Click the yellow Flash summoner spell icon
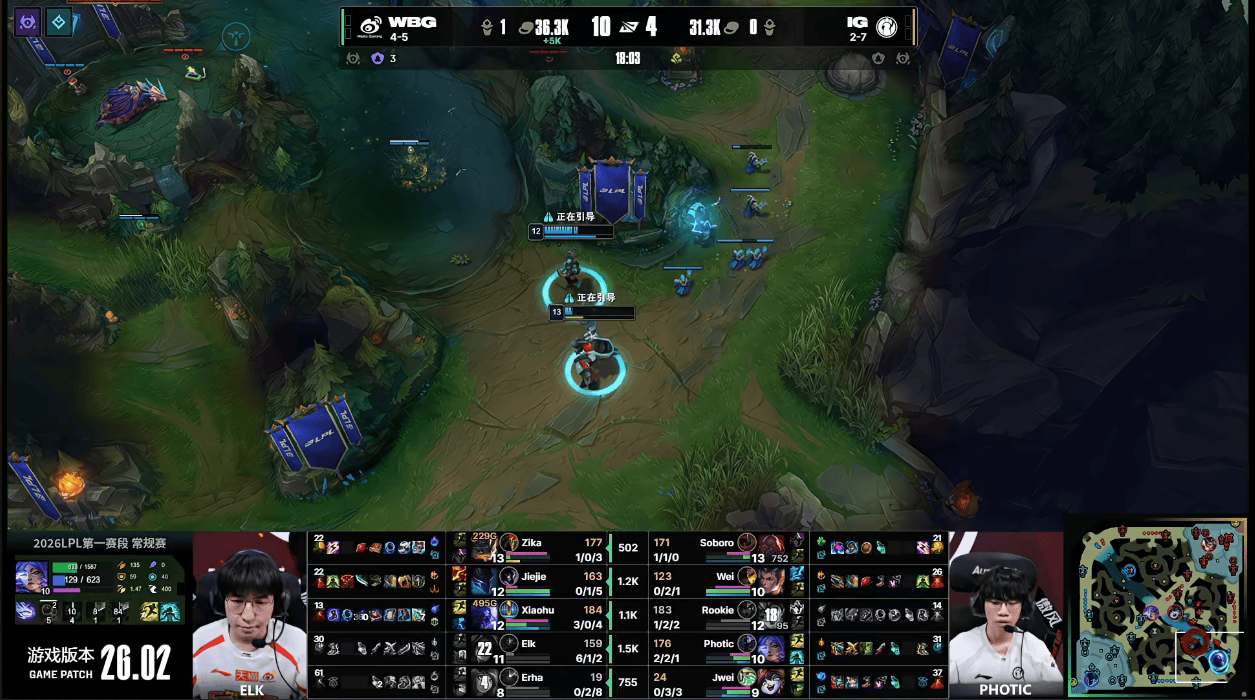Image resolution: width=1255 pixels, height=700 pixels. (149, 610)
